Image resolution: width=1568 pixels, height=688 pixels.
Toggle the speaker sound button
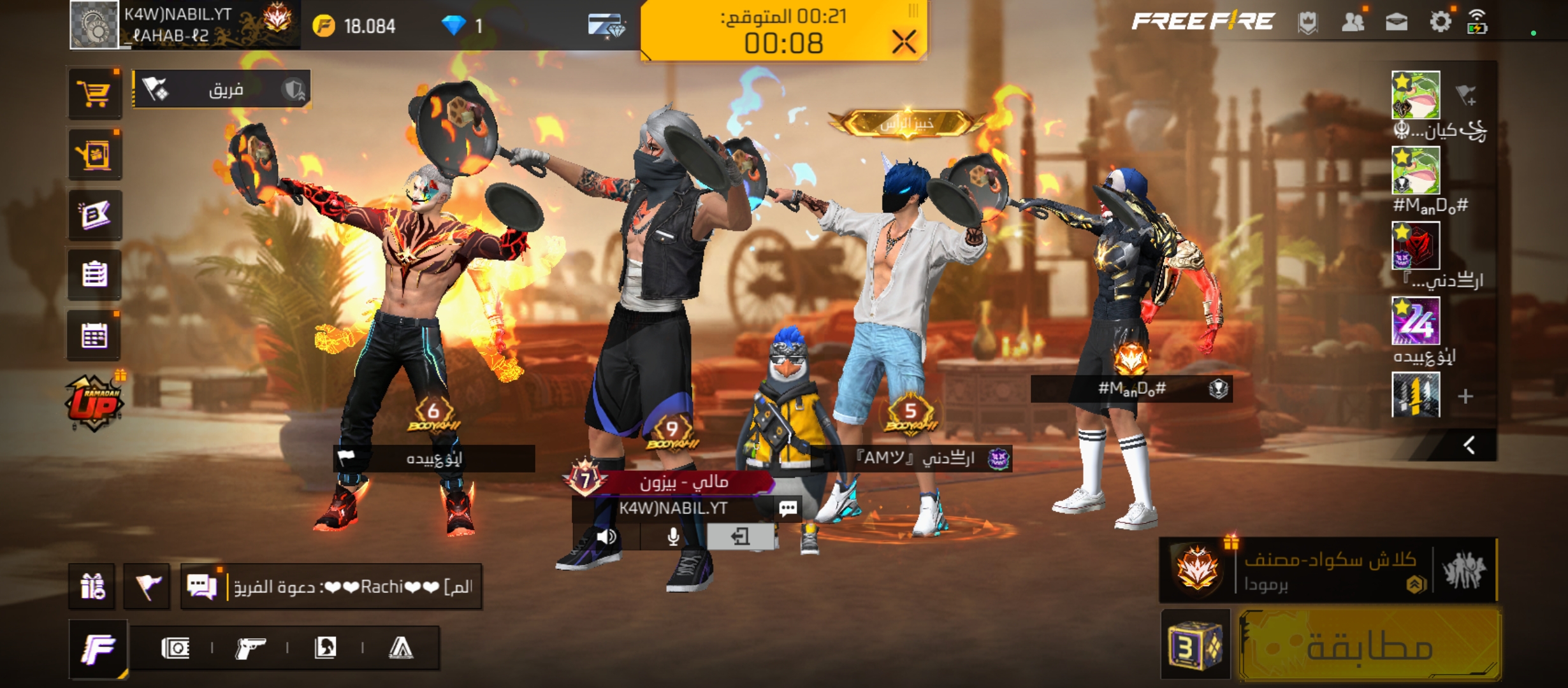click(x=606, y=537)
